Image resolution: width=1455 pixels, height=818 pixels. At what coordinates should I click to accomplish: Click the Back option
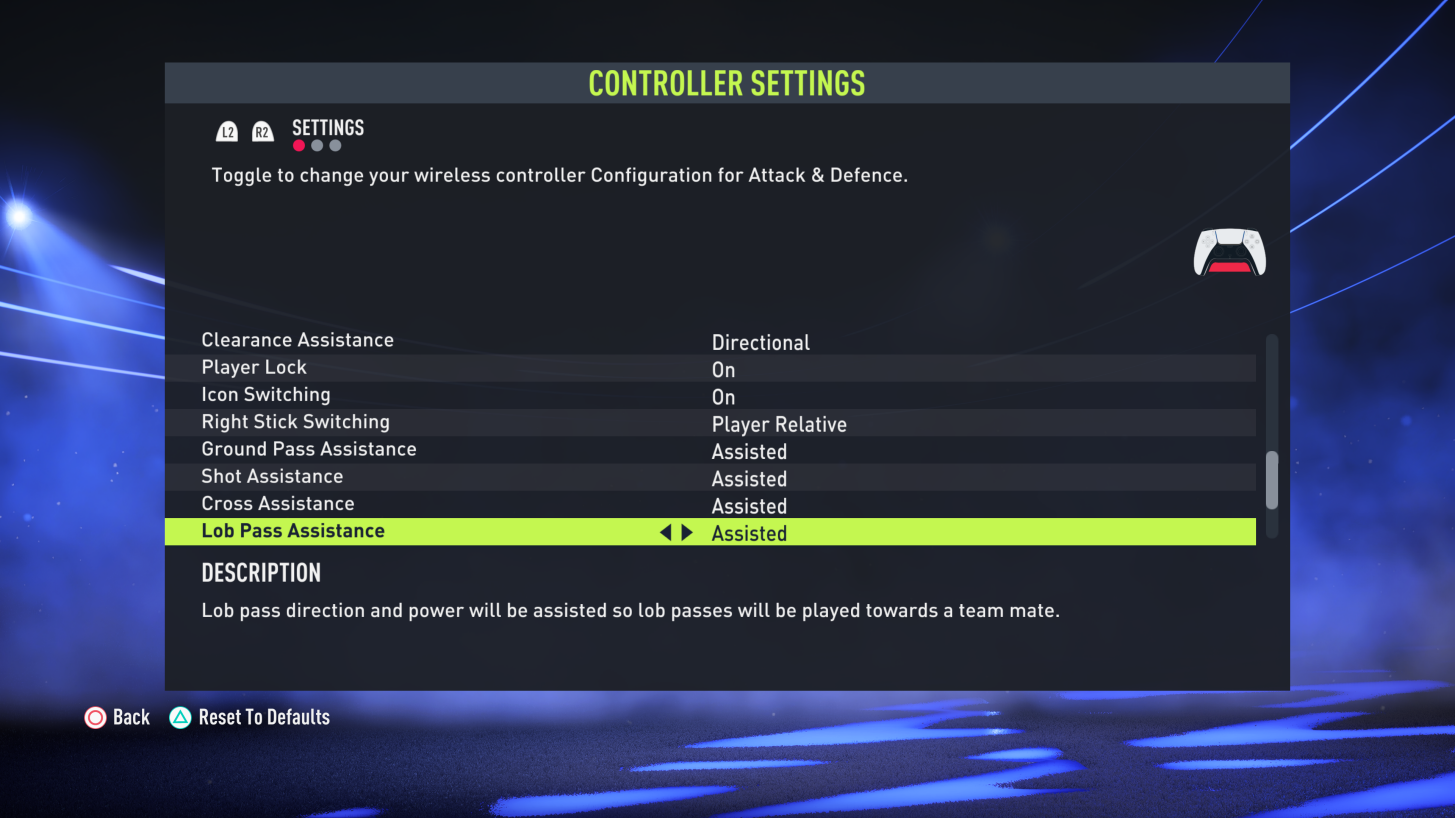point(131,717)
